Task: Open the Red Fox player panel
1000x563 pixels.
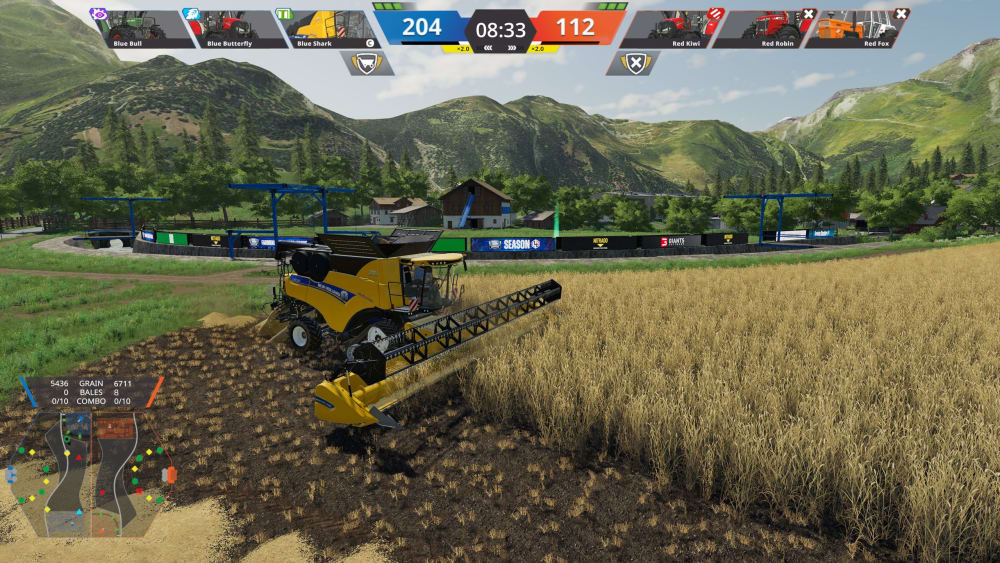Action: point(857,29)
